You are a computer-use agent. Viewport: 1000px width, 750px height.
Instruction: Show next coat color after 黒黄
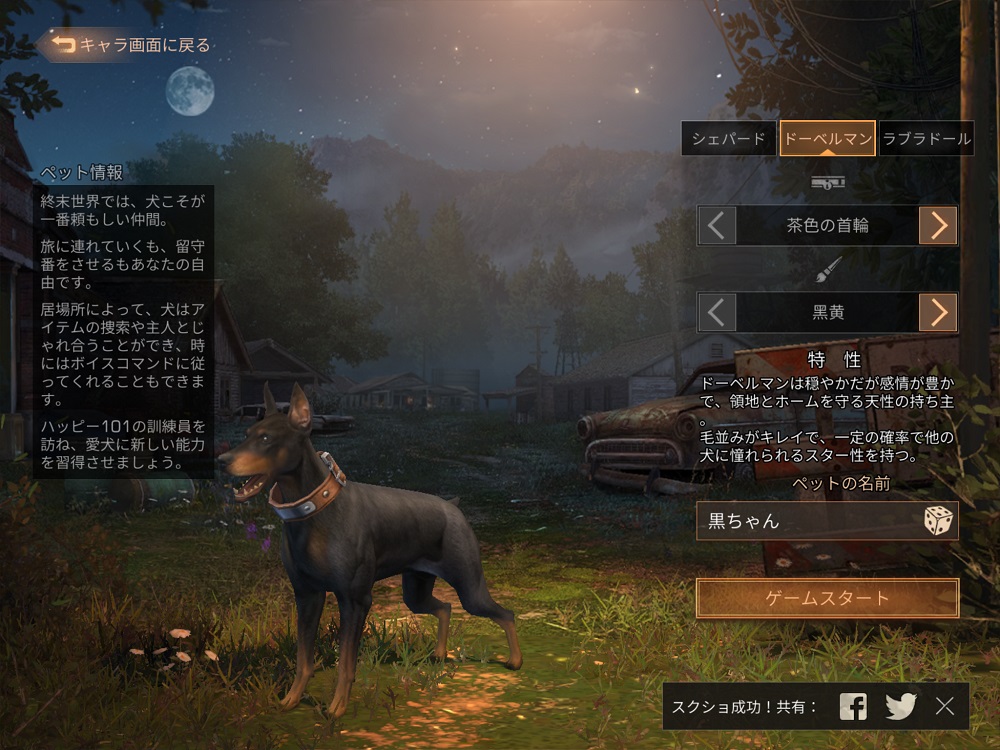(x=938, y=312)
